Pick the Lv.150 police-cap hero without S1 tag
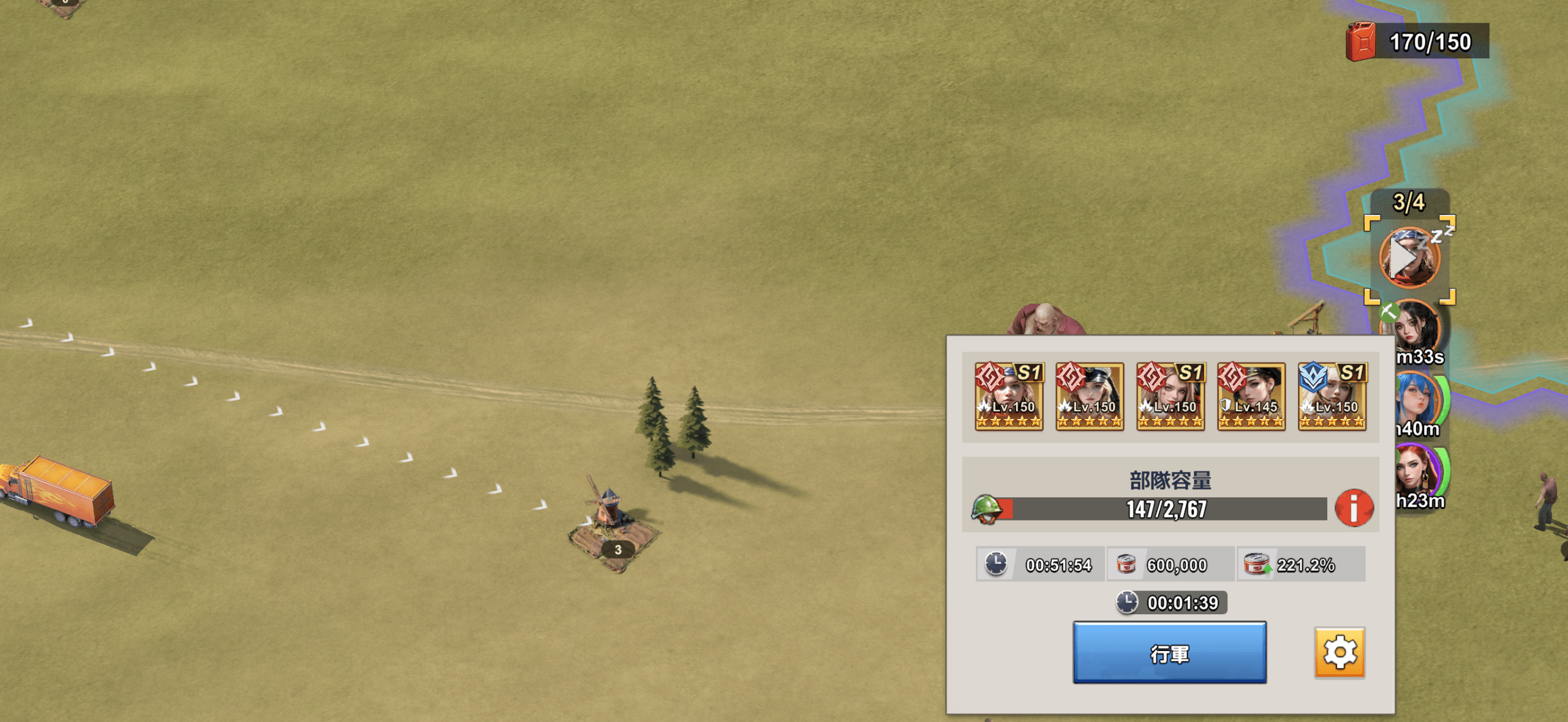 coord(1089,397)
